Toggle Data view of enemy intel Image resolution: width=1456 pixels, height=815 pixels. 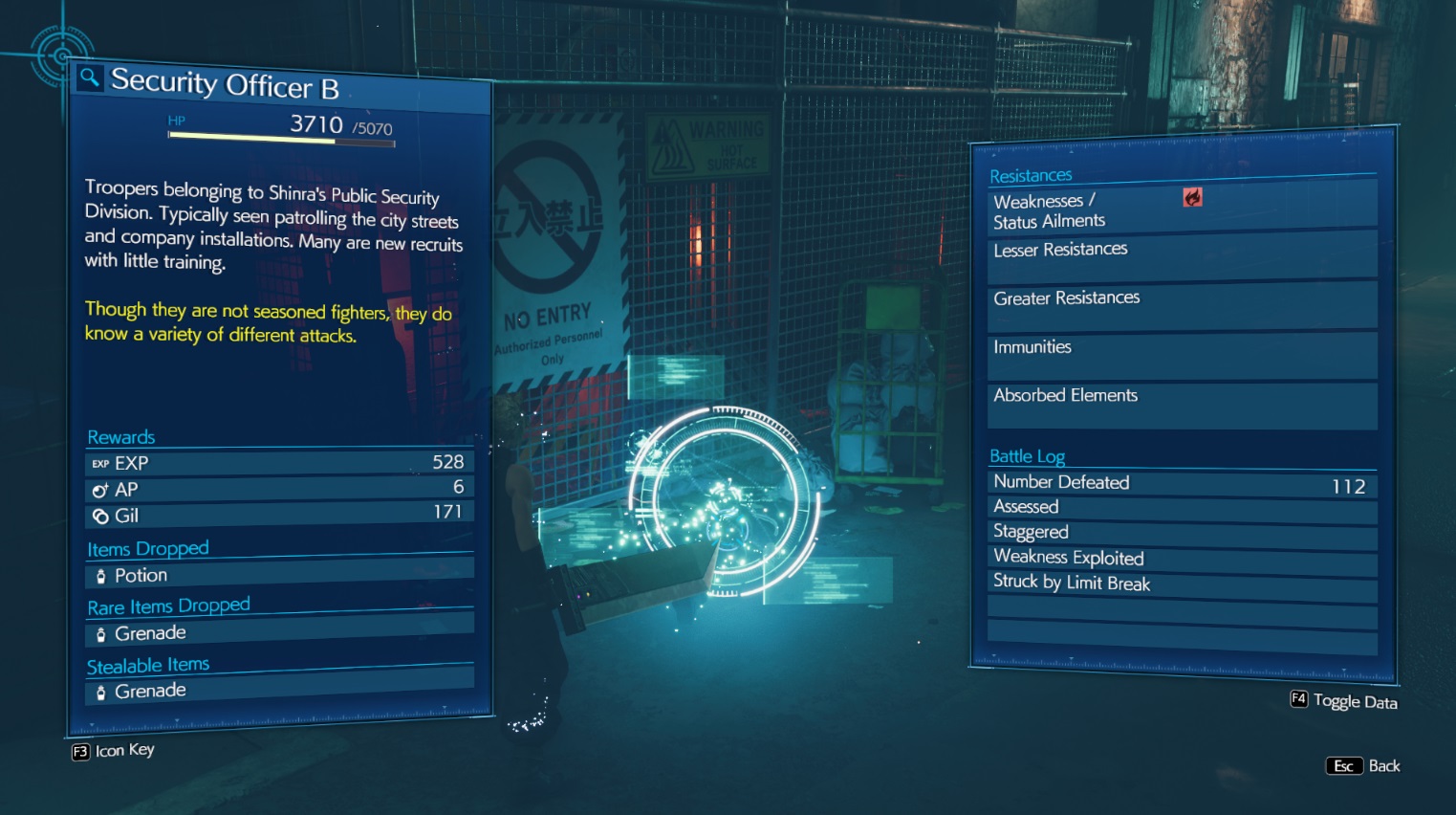[x=1354, y=701]
